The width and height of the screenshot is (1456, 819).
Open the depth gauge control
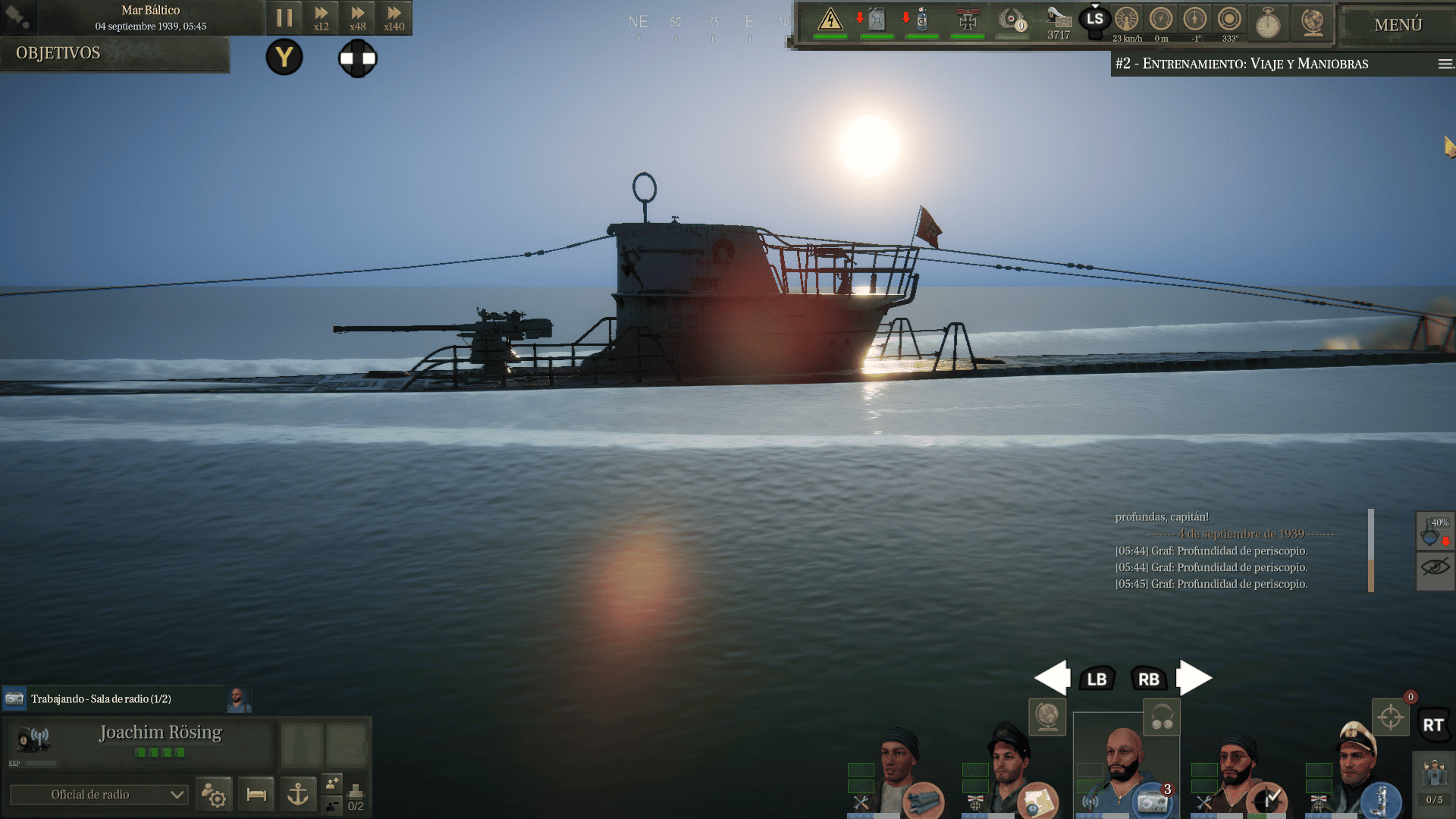[1161, 20]
